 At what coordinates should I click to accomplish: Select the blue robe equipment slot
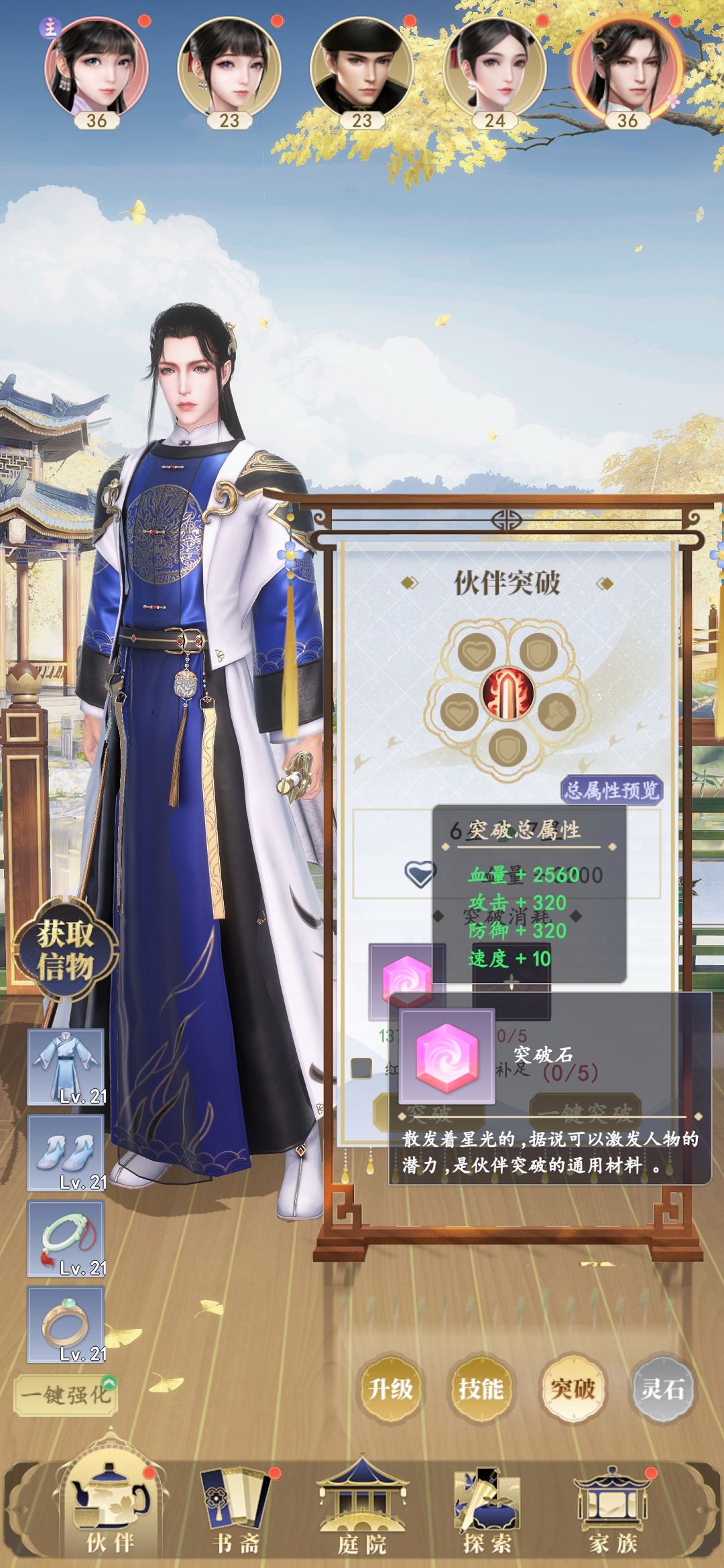click(66, 1067)
